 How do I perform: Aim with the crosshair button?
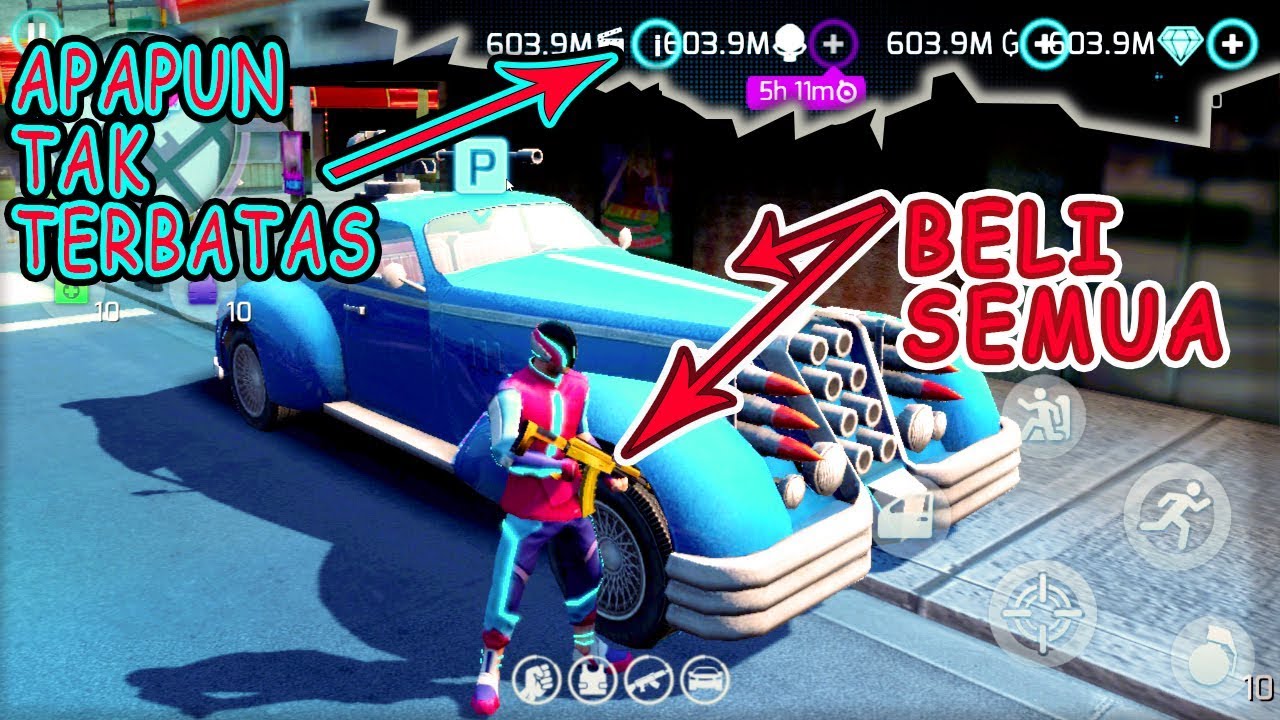(1042, 613)
